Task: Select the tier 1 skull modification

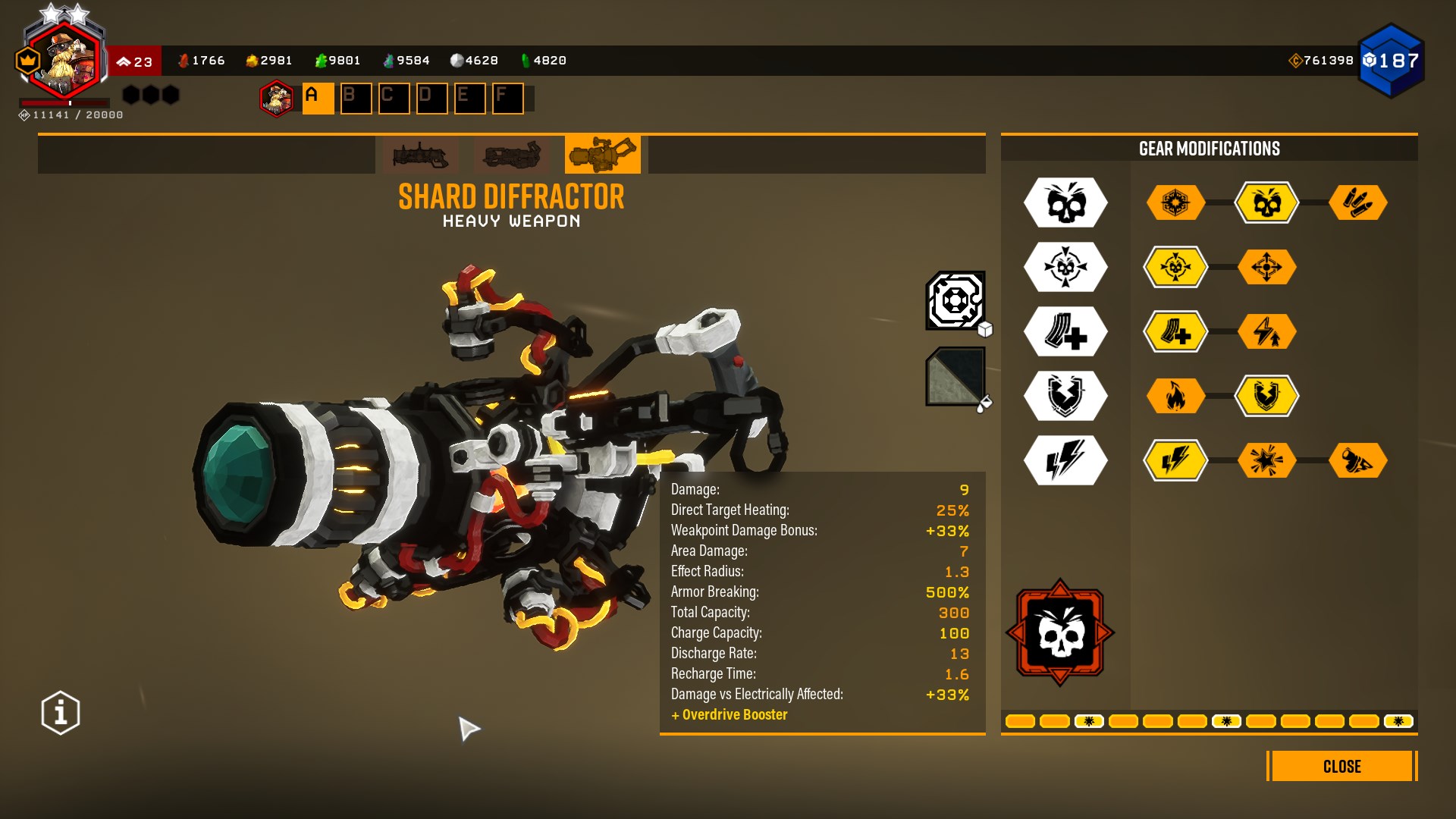Action: coord(1266,202)
